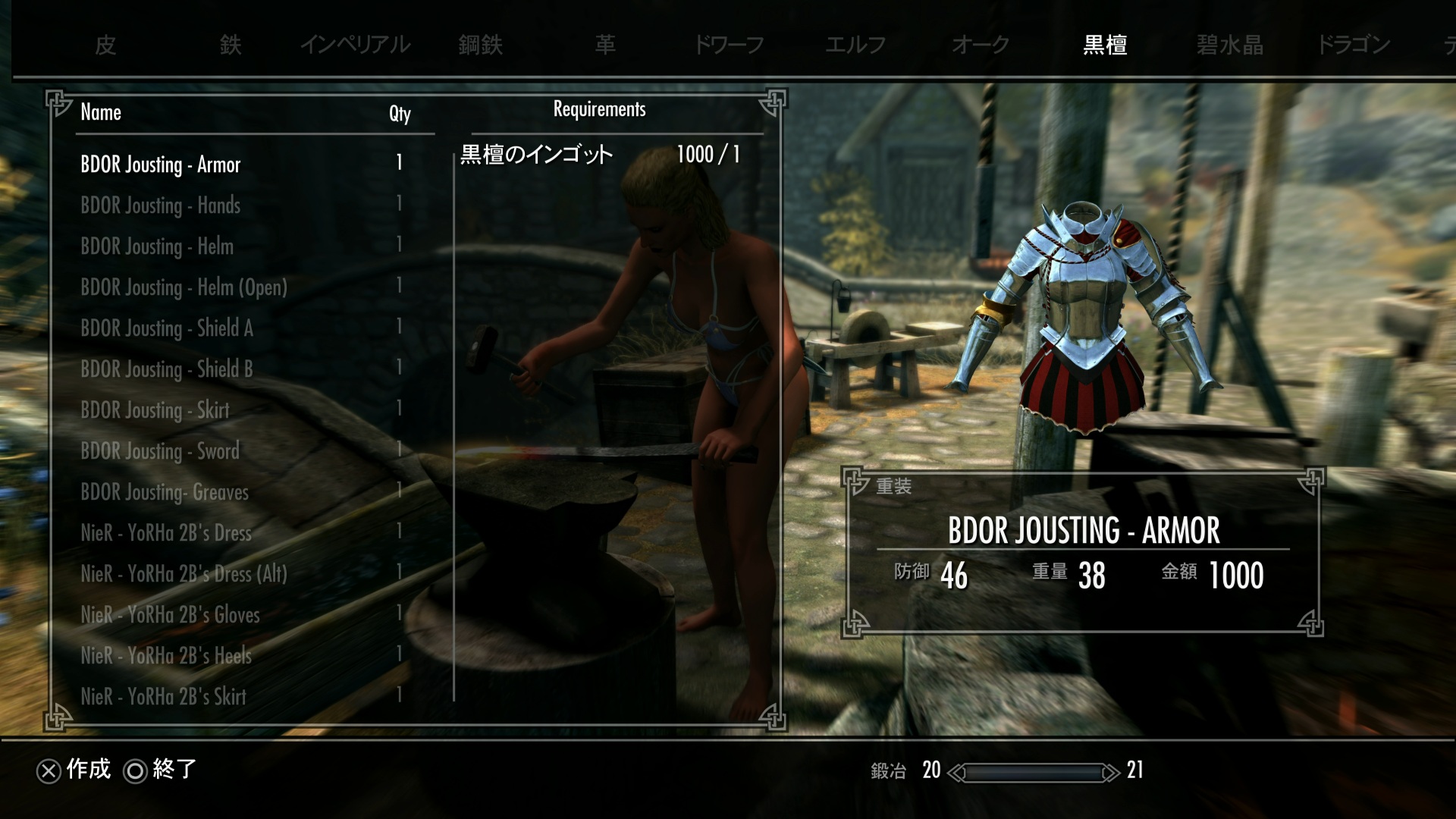Screen dimensions: 1456x819
Task: Select BDOR Jousting - Armor recipe
Action: point(160,165)
